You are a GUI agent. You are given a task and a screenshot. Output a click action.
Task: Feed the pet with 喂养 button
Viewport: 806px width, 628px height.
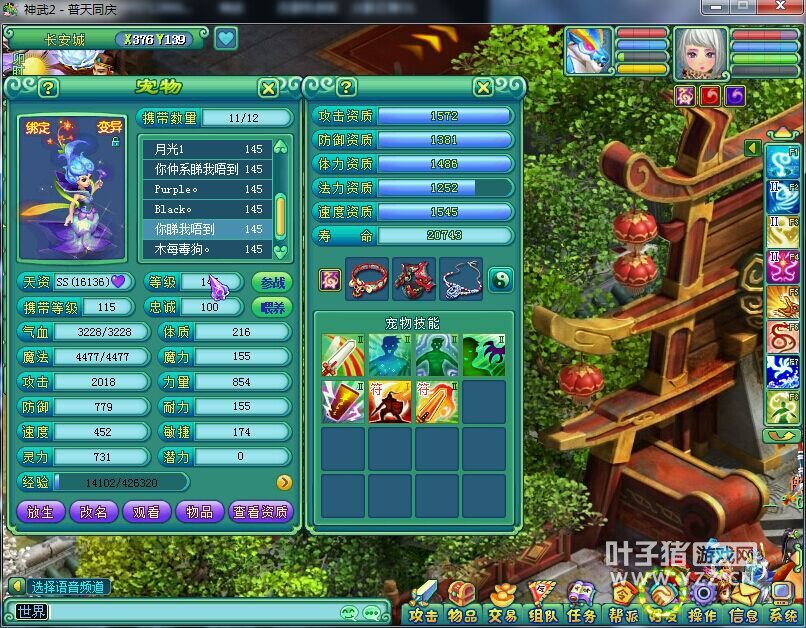coord(273,307)
